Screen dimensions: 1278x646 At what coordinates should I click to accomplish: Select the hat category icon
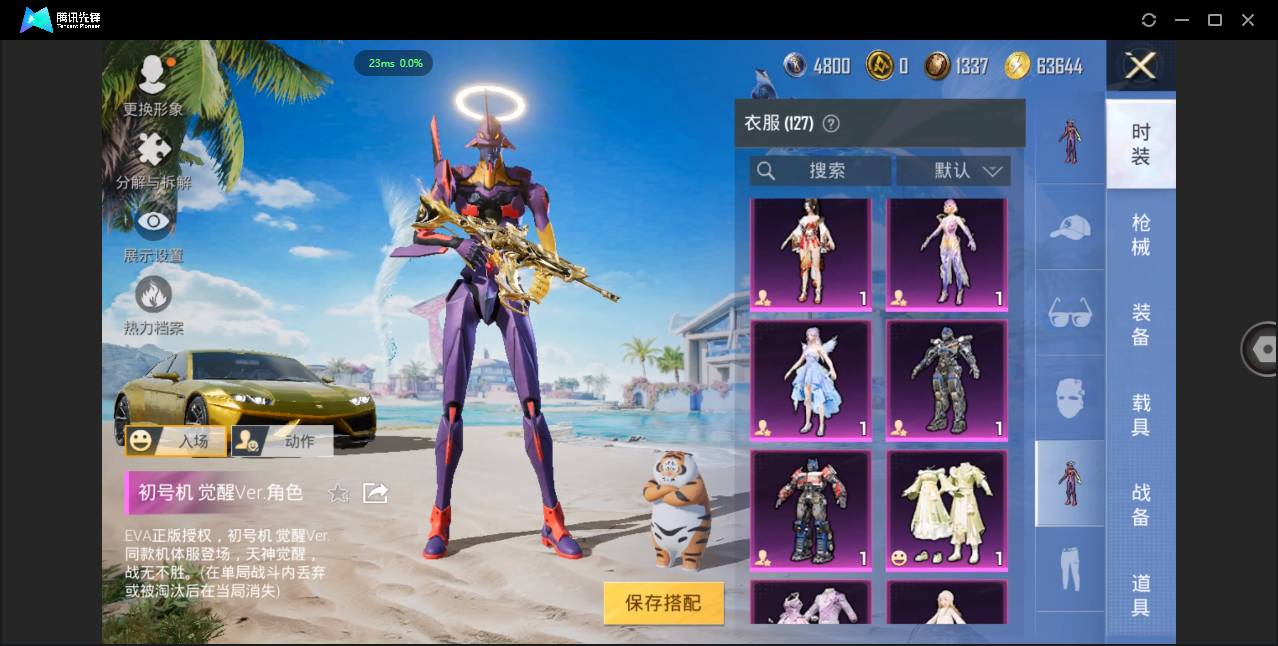tap(1070, 228)
